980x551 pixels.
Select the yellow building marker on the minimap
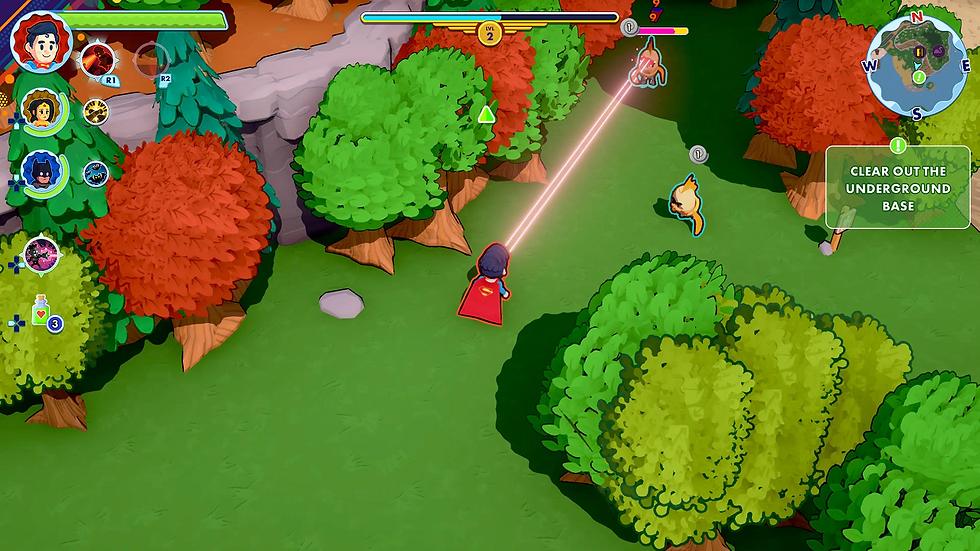coord(917,51)
